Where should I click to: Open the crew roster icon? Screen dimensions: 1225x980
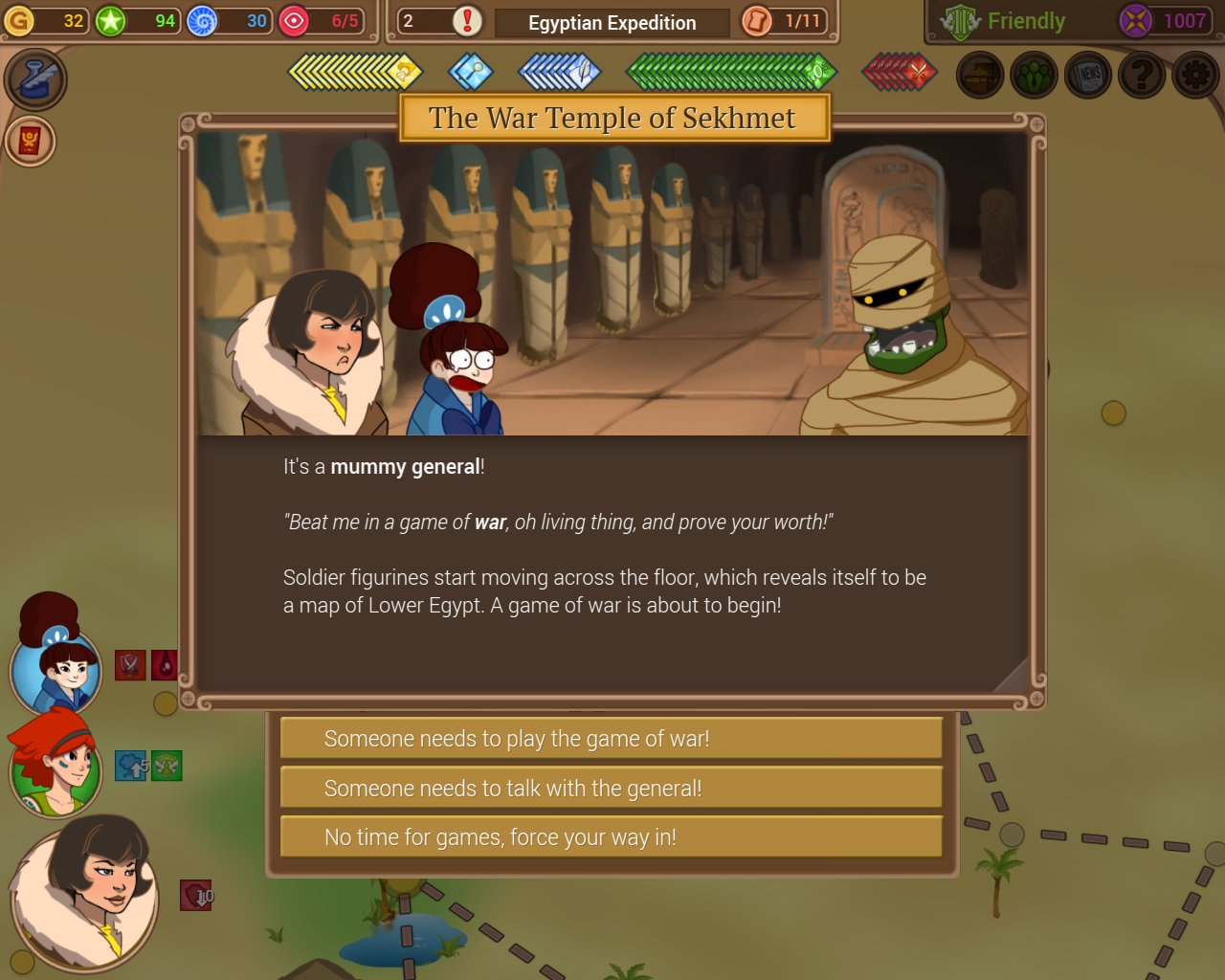pyautogui.click(x=1034, y=74)
